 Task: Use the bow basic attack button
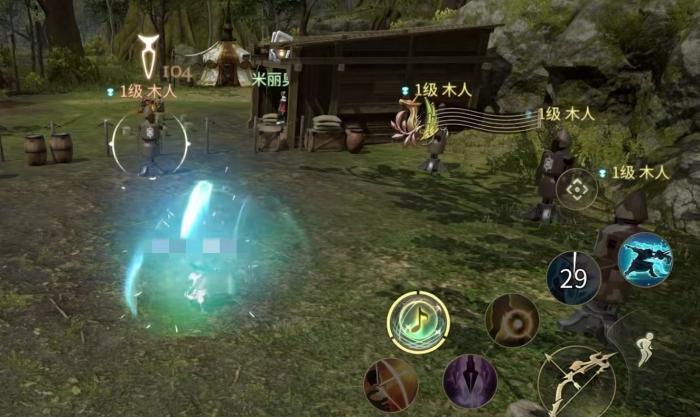coord(577,381)
